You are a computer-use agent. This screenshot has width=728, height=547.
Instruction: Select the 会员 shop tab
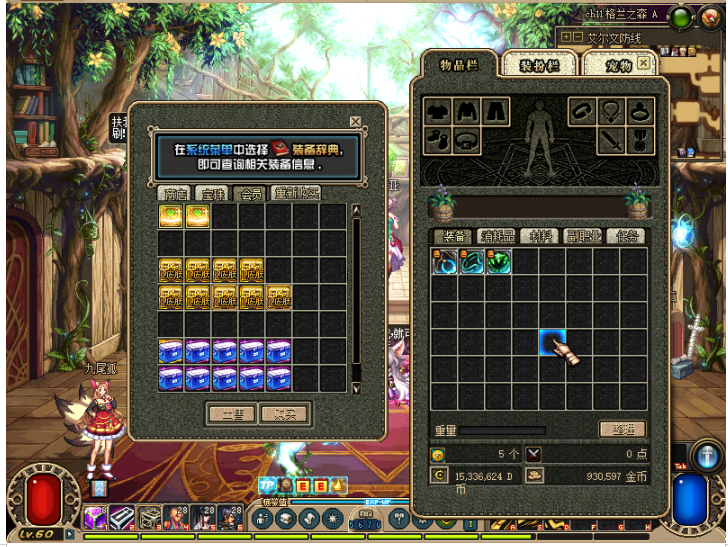tap(252, 194)
